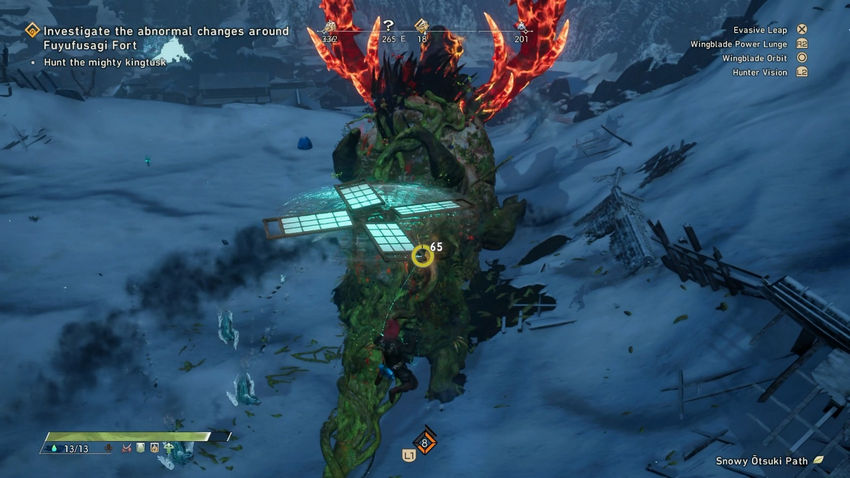Select the quest diamond icon beside objective
The width and height of the screenshot is (850, 478).
32,32
